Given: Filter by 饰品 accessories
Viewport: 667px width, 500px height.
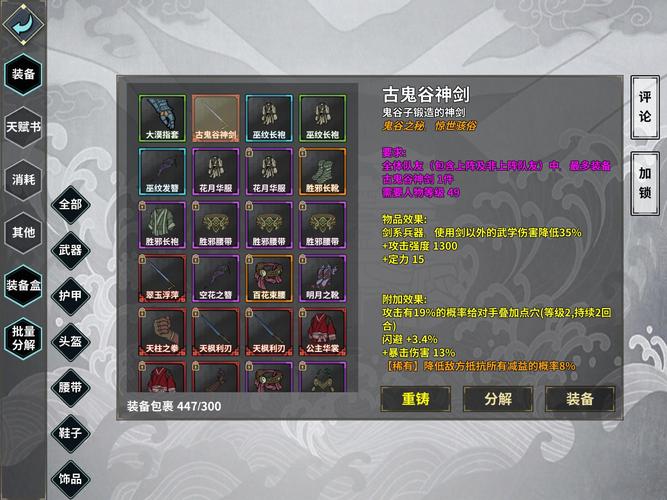Looking at the screenshot, I should tap(70, 479).
